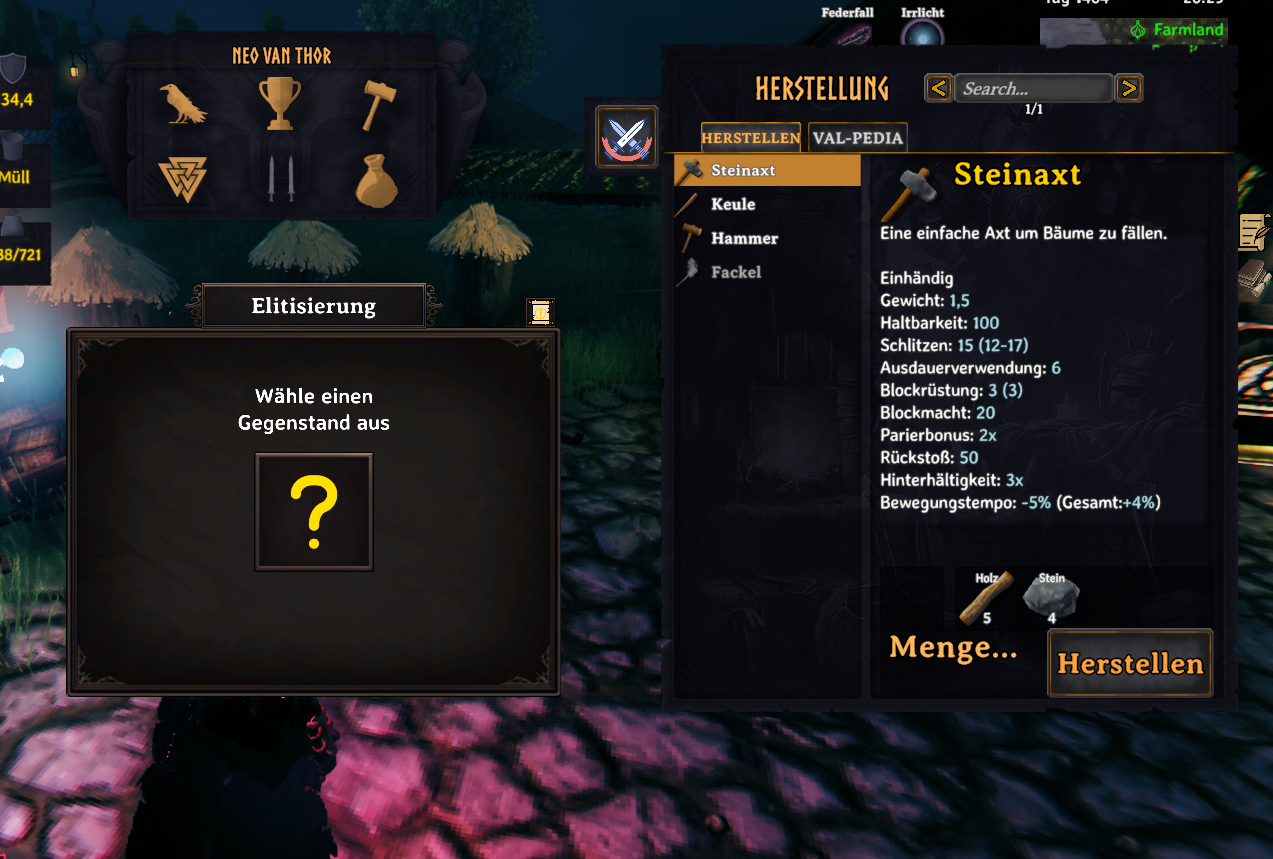Image resolution: width=1273 pixels, height=859 pixels.
Task: Select the hammer icon in Neo van Thor panel
Action: (377, 104)
